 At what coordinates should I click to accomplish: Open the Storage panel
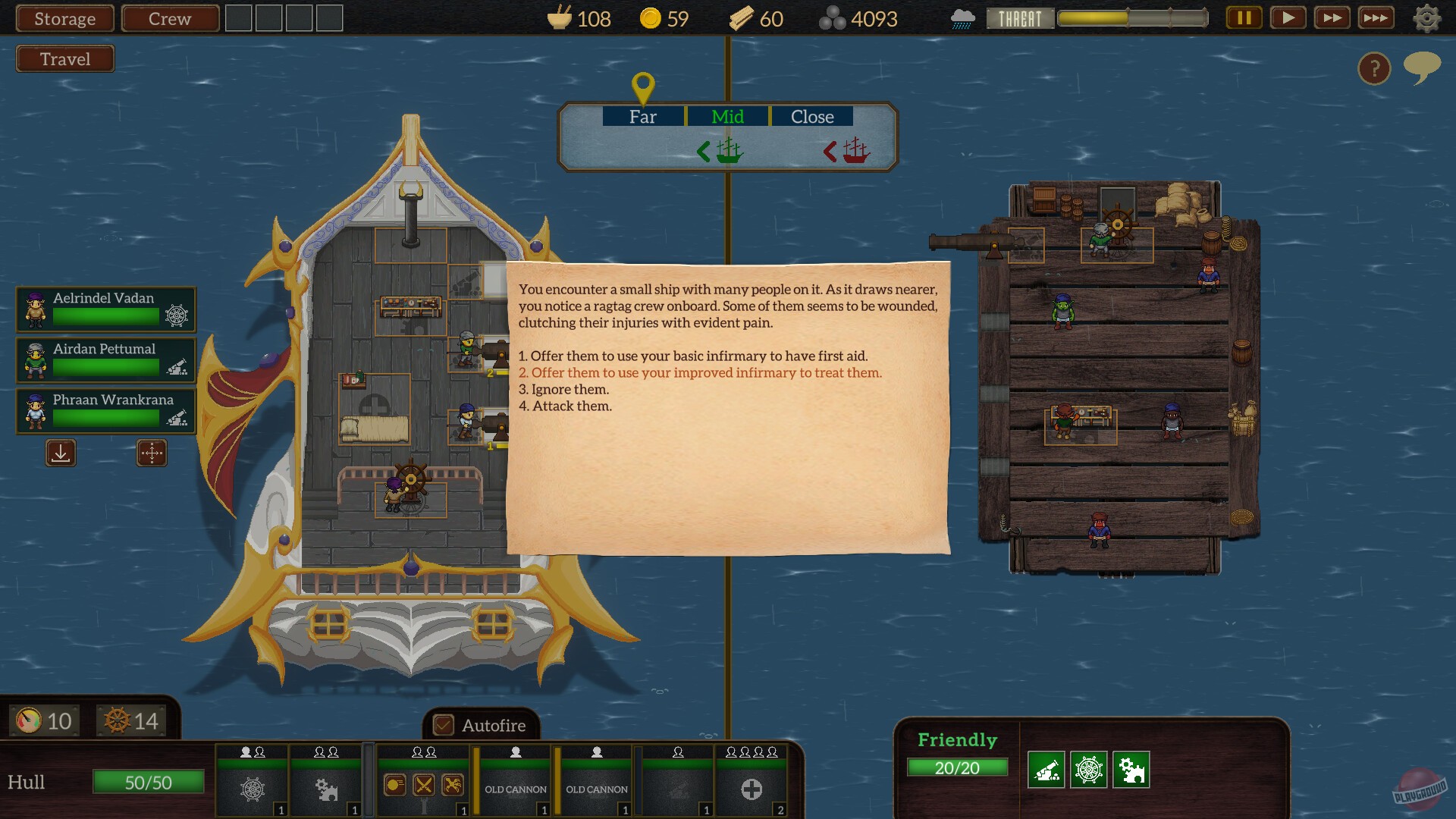point(64,18)
